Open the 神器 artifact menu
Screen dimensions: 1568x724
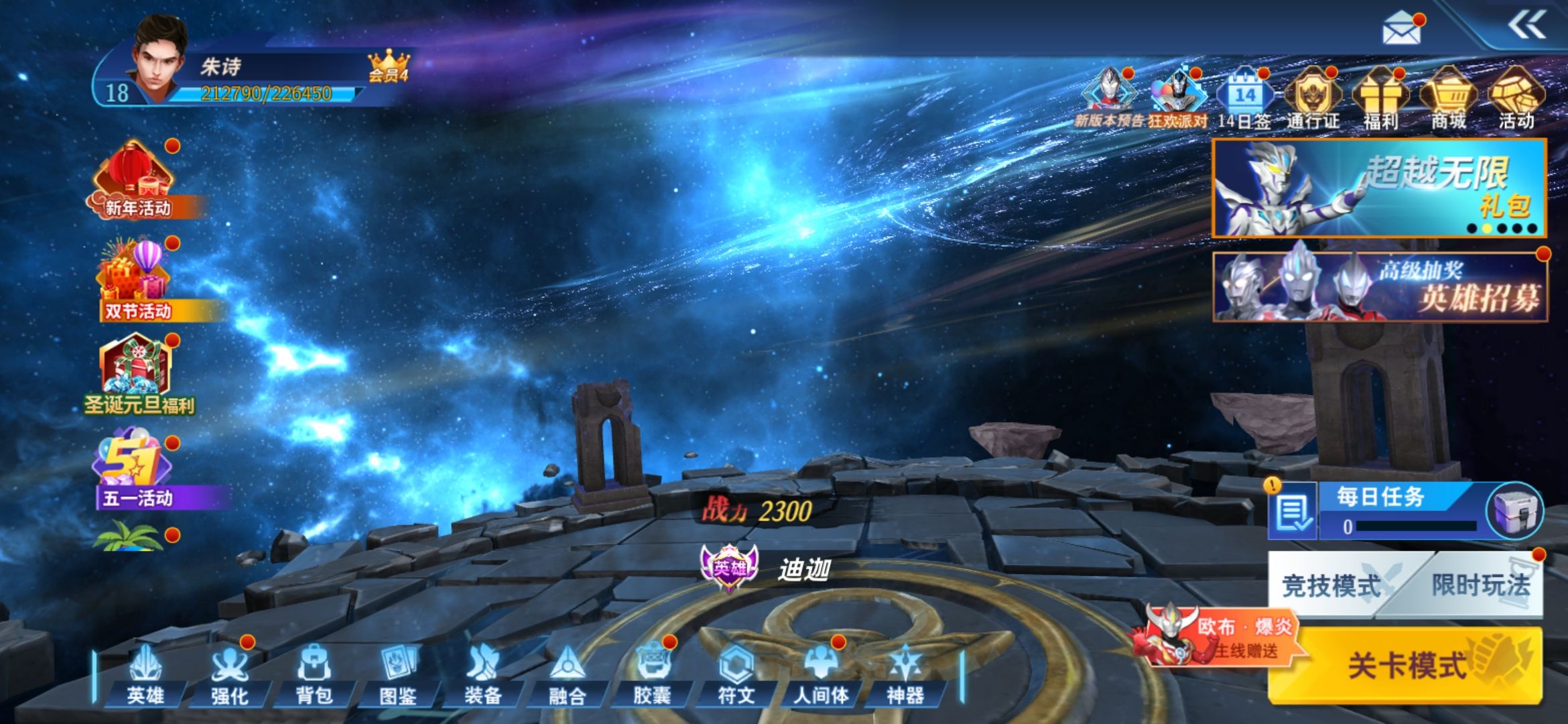[x=905, y=674]
